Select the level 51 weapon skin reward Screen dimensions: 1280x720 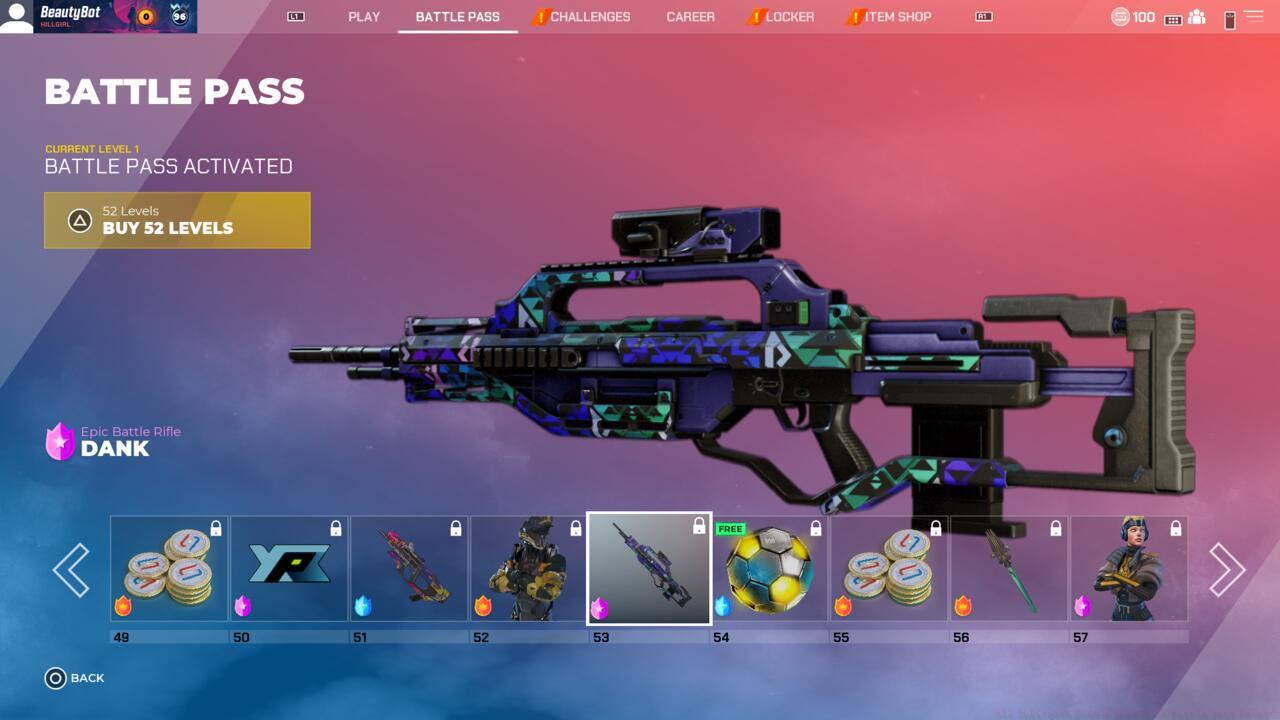coord(409,569)
